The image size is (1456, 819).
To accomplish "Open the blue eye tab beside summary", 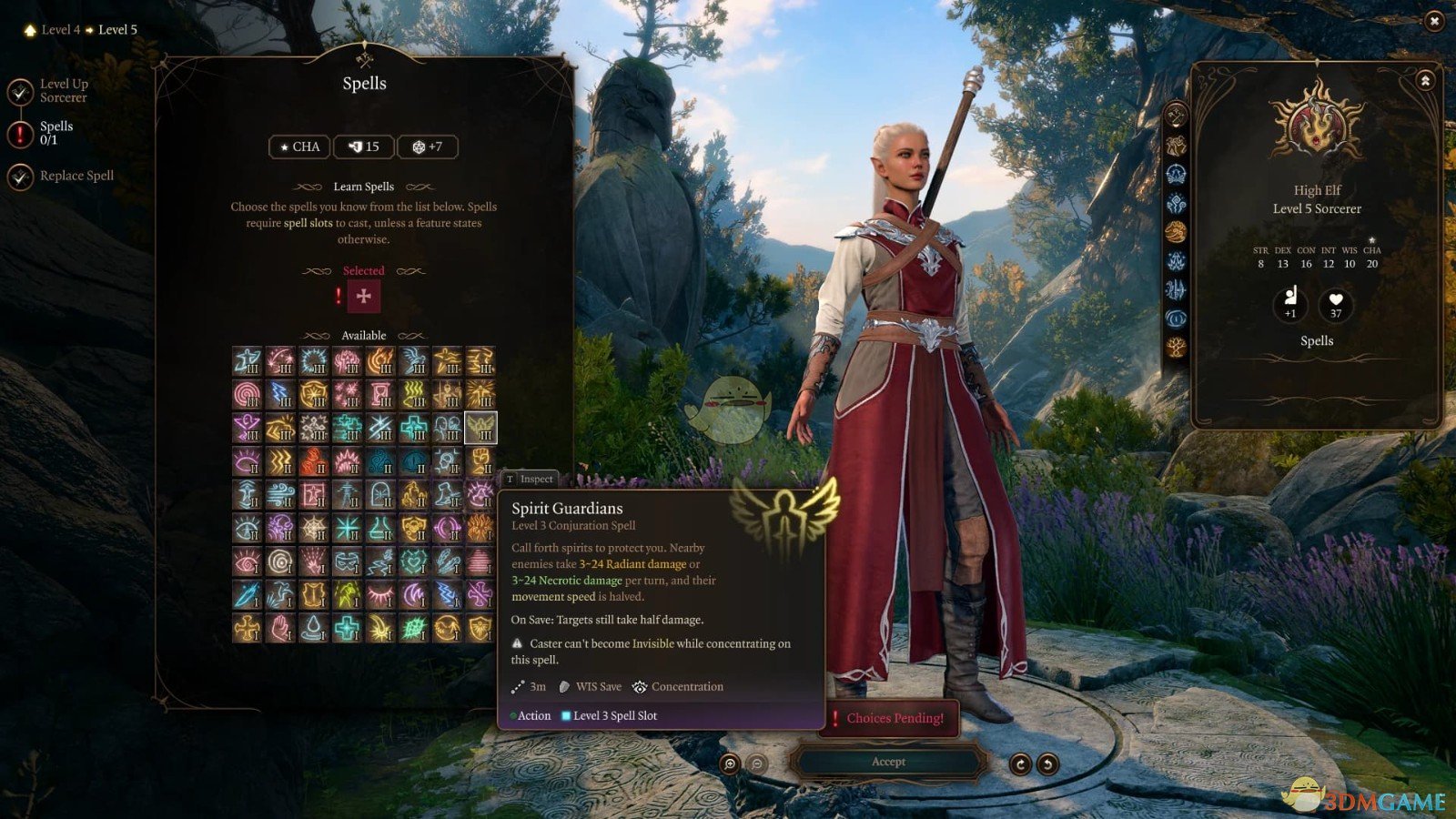I will [1176, 318].
